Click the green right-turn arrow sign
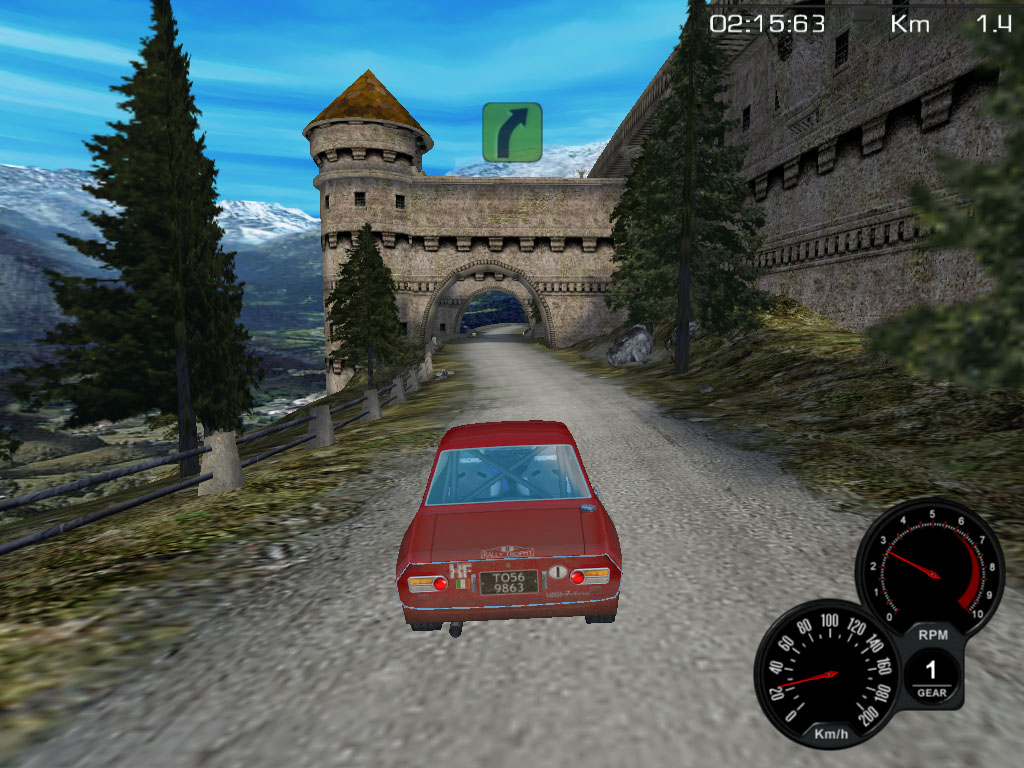 (512, 132)
